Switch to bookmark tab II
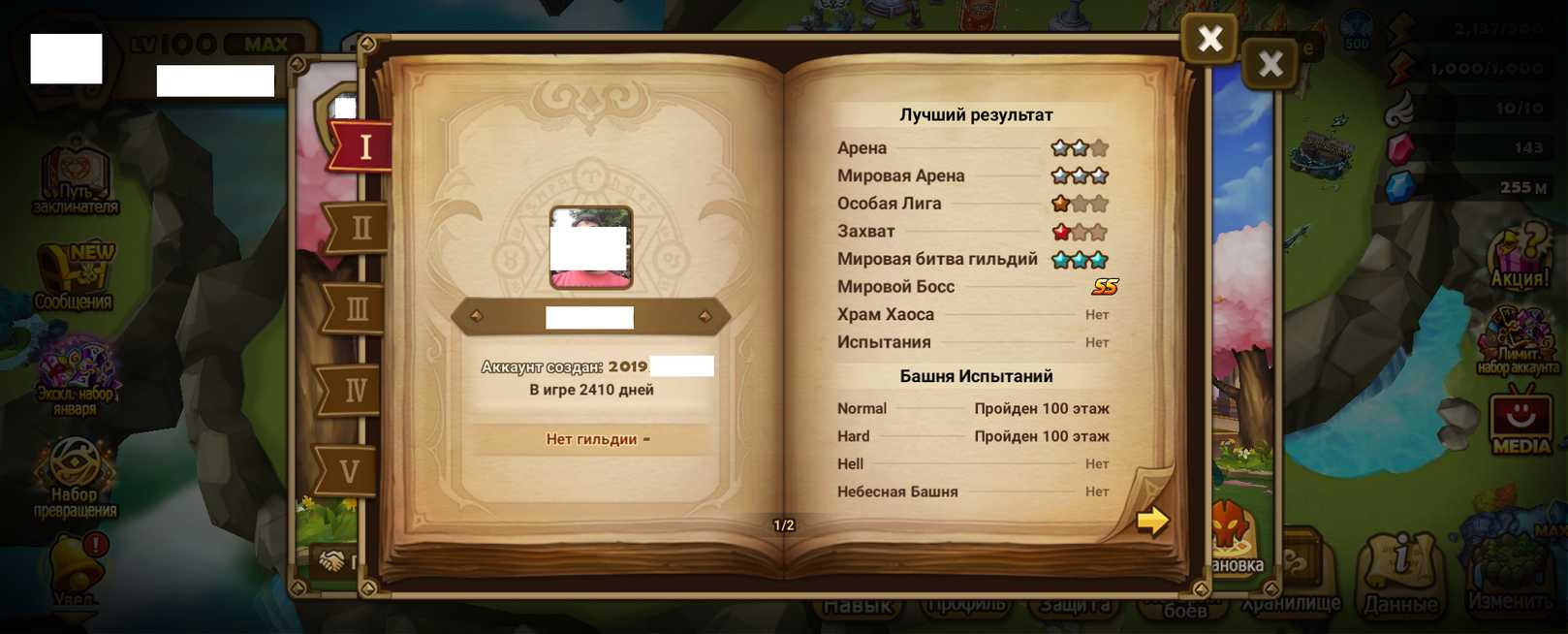The height and width of the screenshot is (634, 1568). tap(359, 229)
